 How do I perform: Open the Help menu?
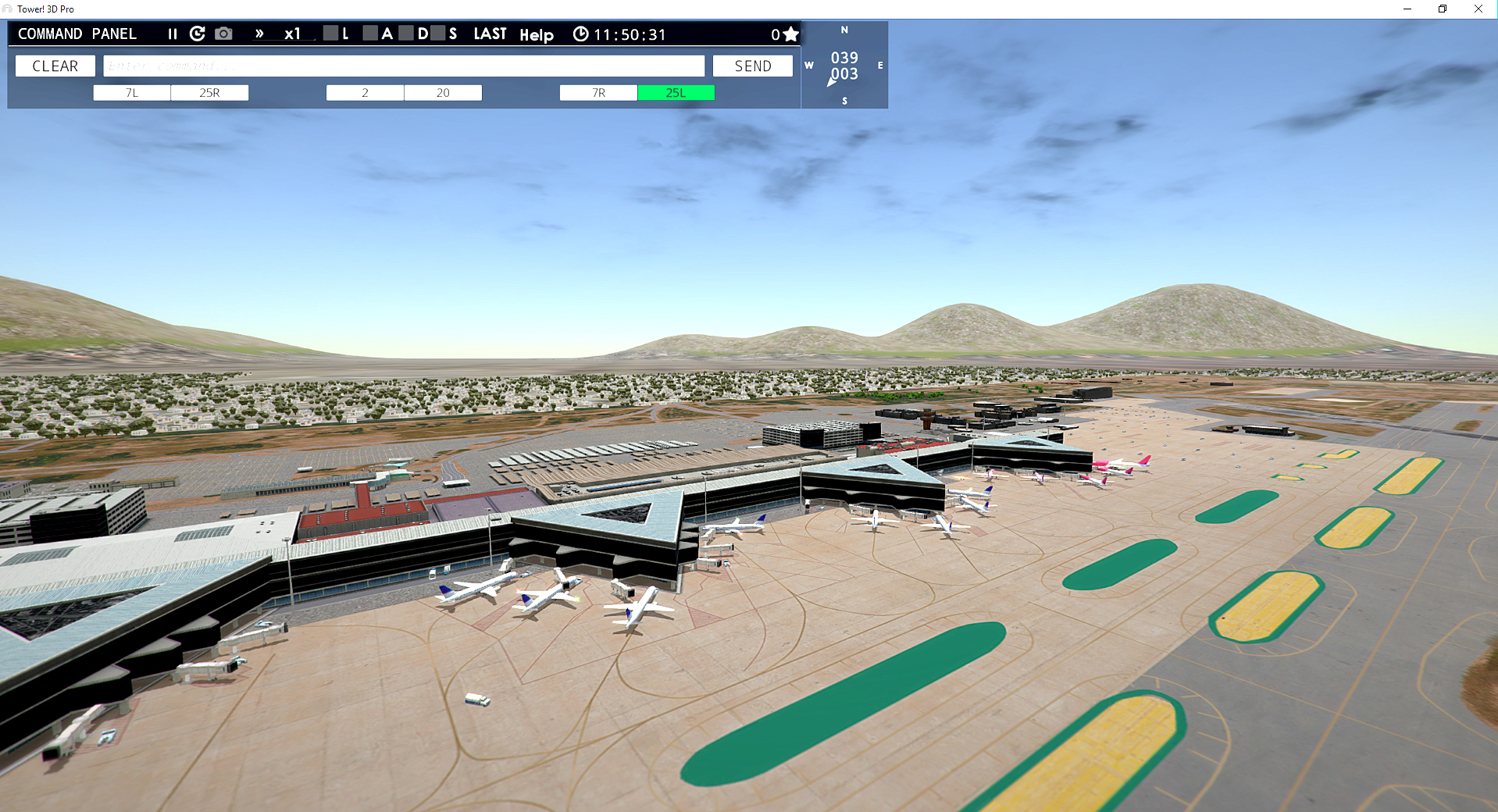537,34
